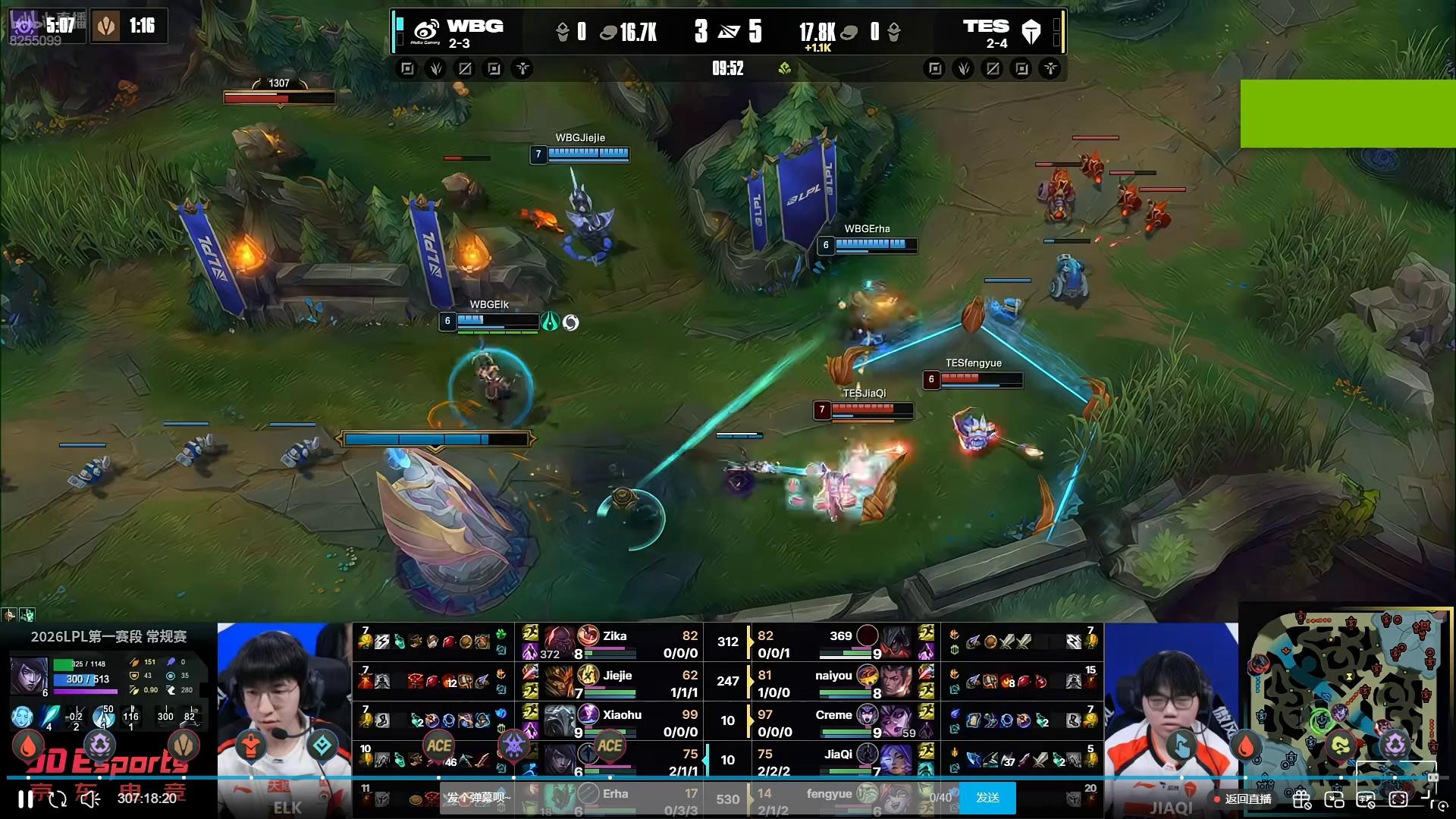1456x819 pixels.
Task: Pause the video playback
Action: (25, 799)
